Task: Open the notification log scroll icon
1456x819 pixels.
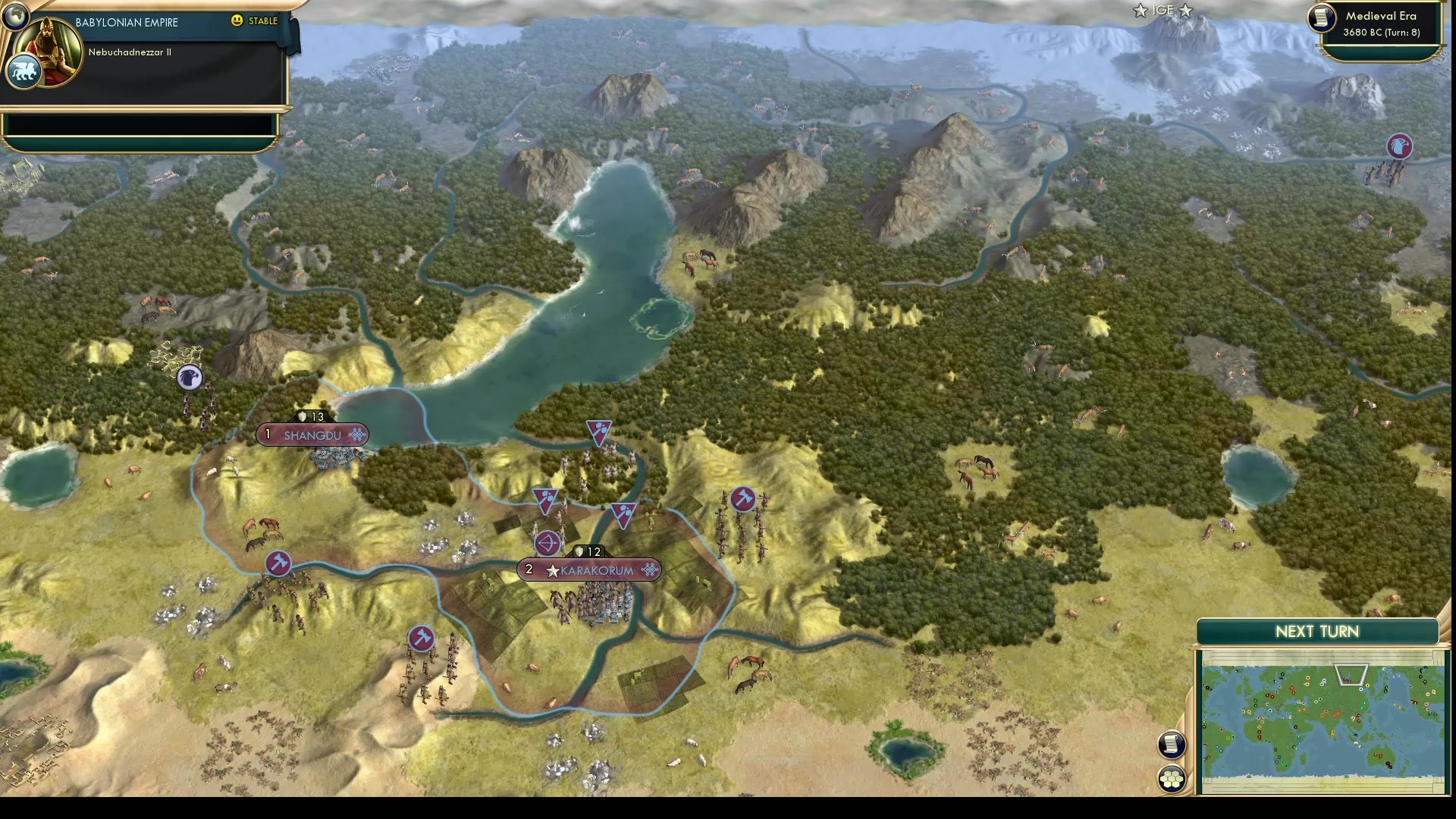Action: point(1170,745)
